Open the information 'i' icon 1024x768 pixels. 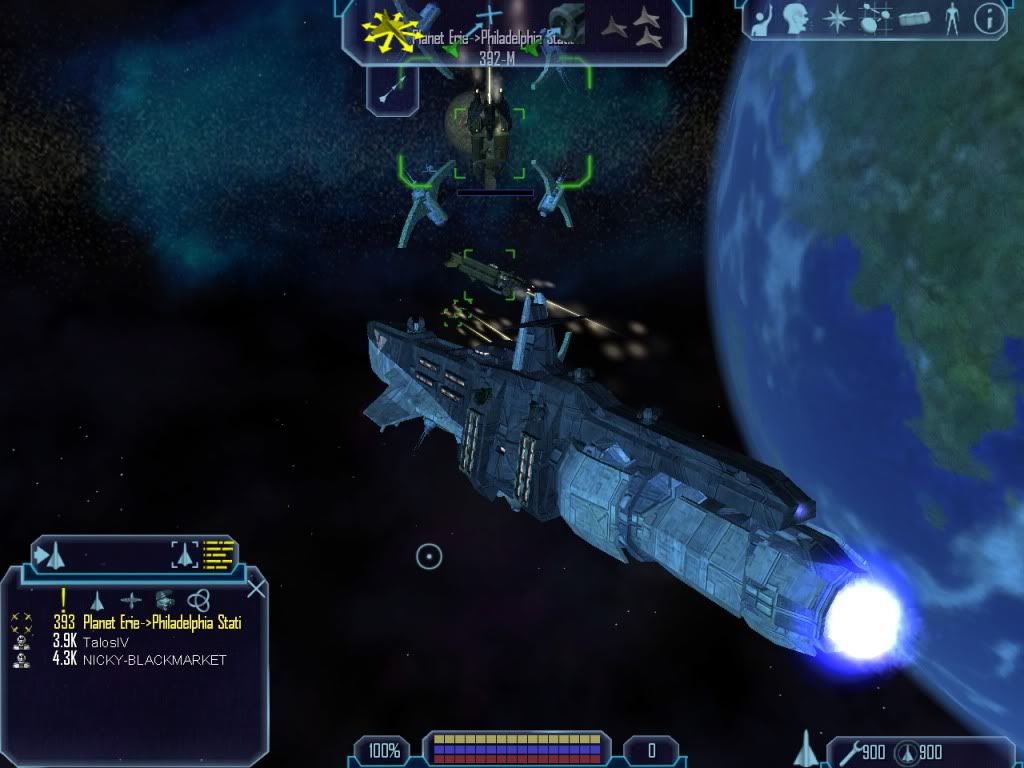tap(990, 17)
